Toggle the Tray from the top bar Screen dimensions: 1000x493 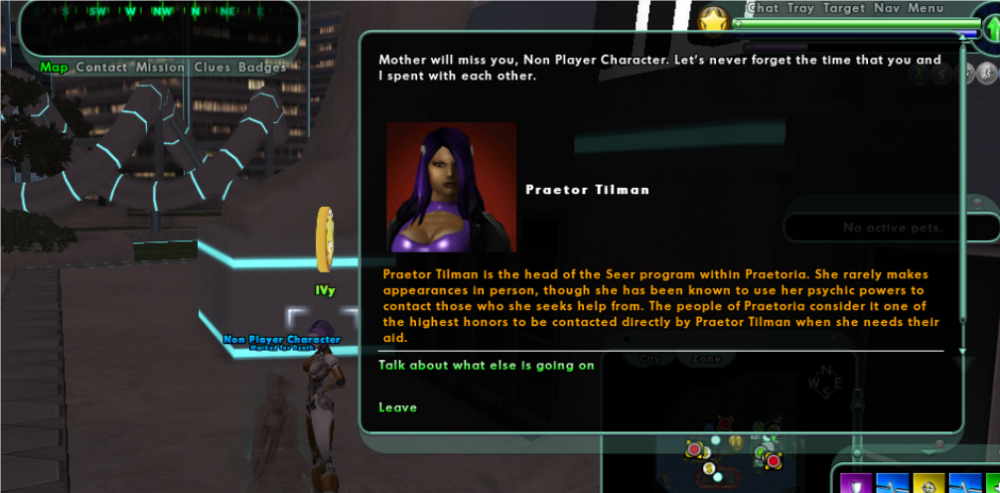[x=801, y=8]
